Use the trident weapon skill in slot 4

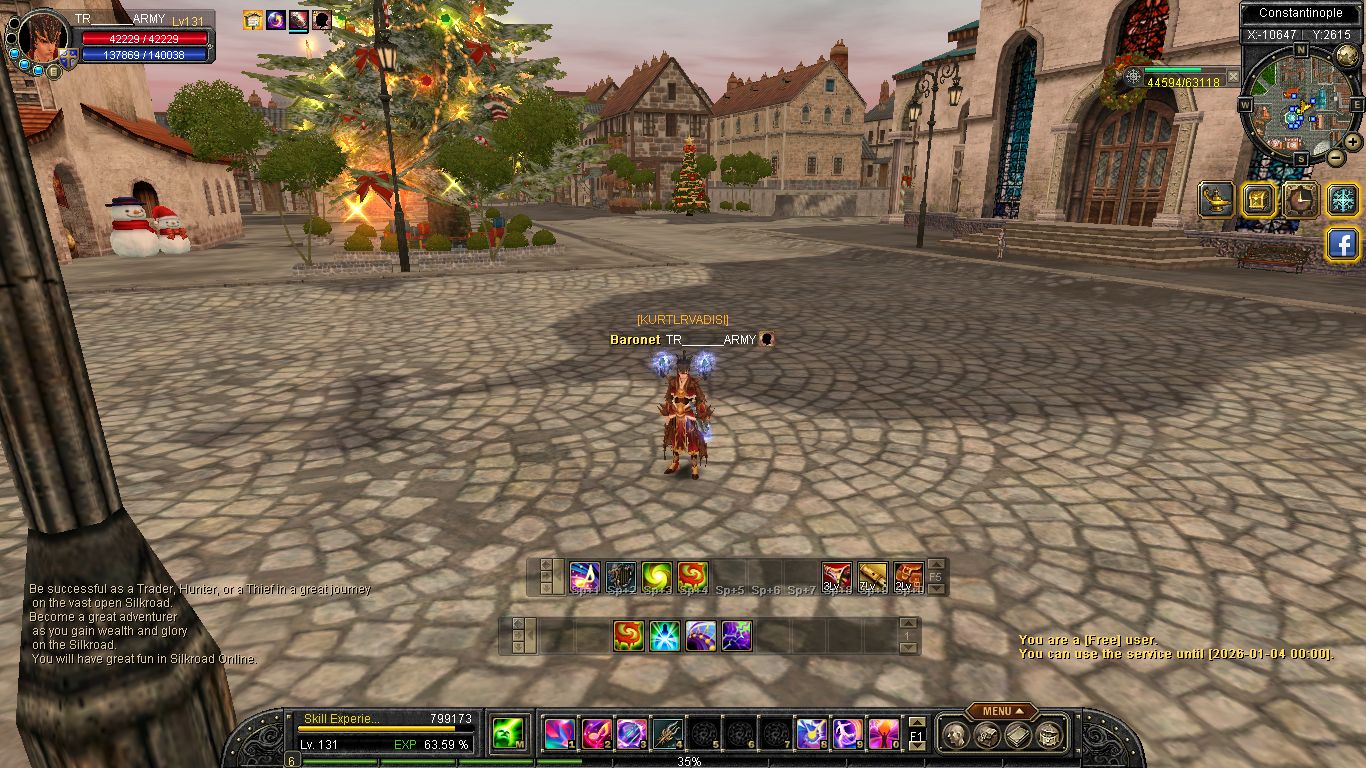[666, 735]
